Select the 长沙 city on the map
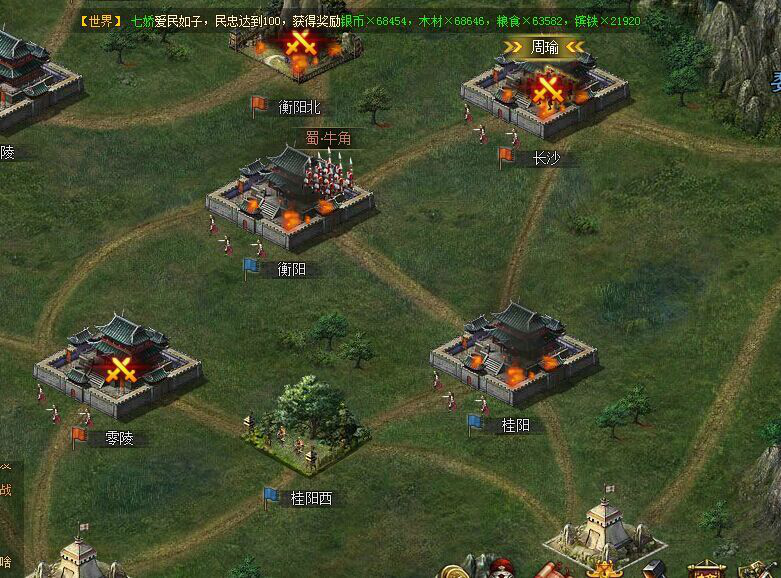The width and height of the screenshot is (781, 578). (x=545, y=95)
